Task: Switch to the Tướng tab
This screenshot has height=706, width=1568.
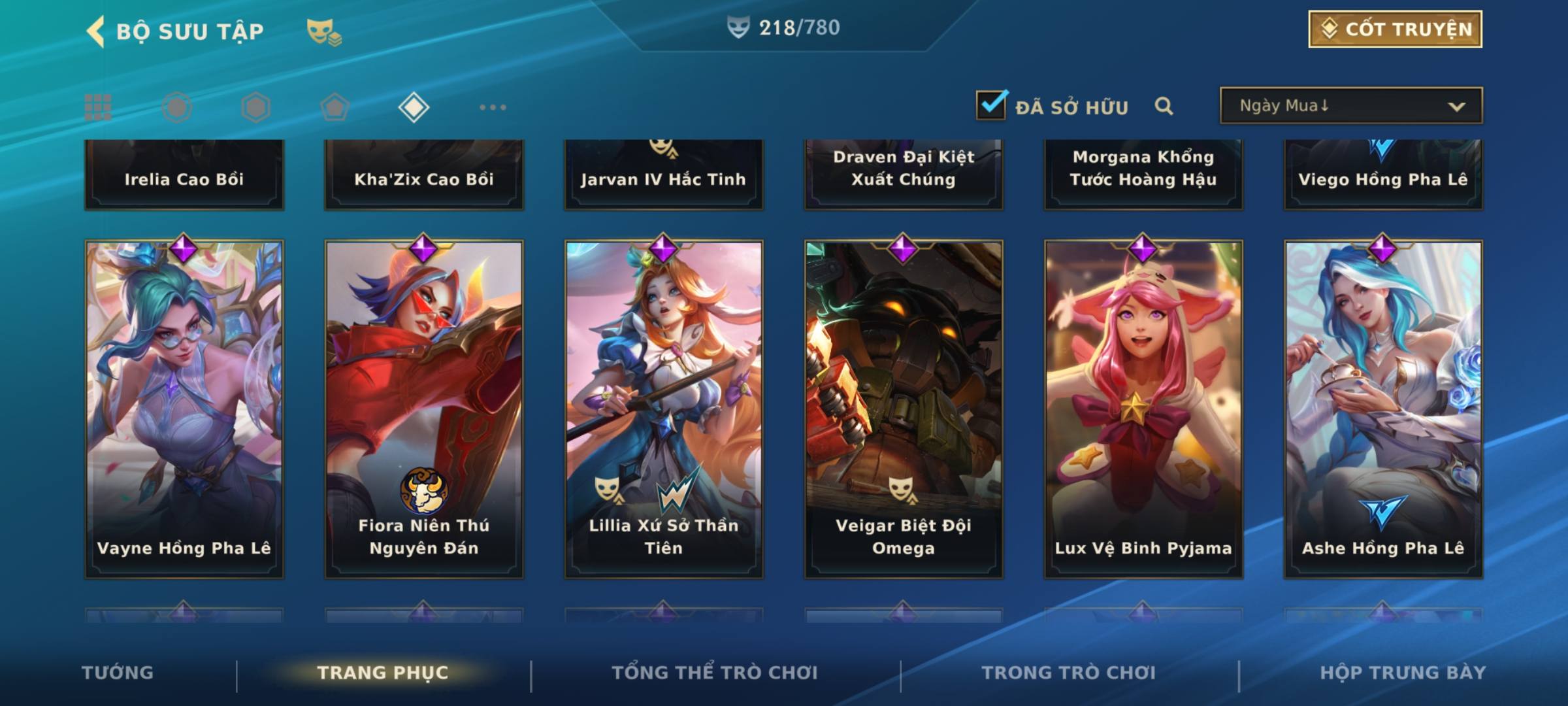Action: click(x=118, y=673)
